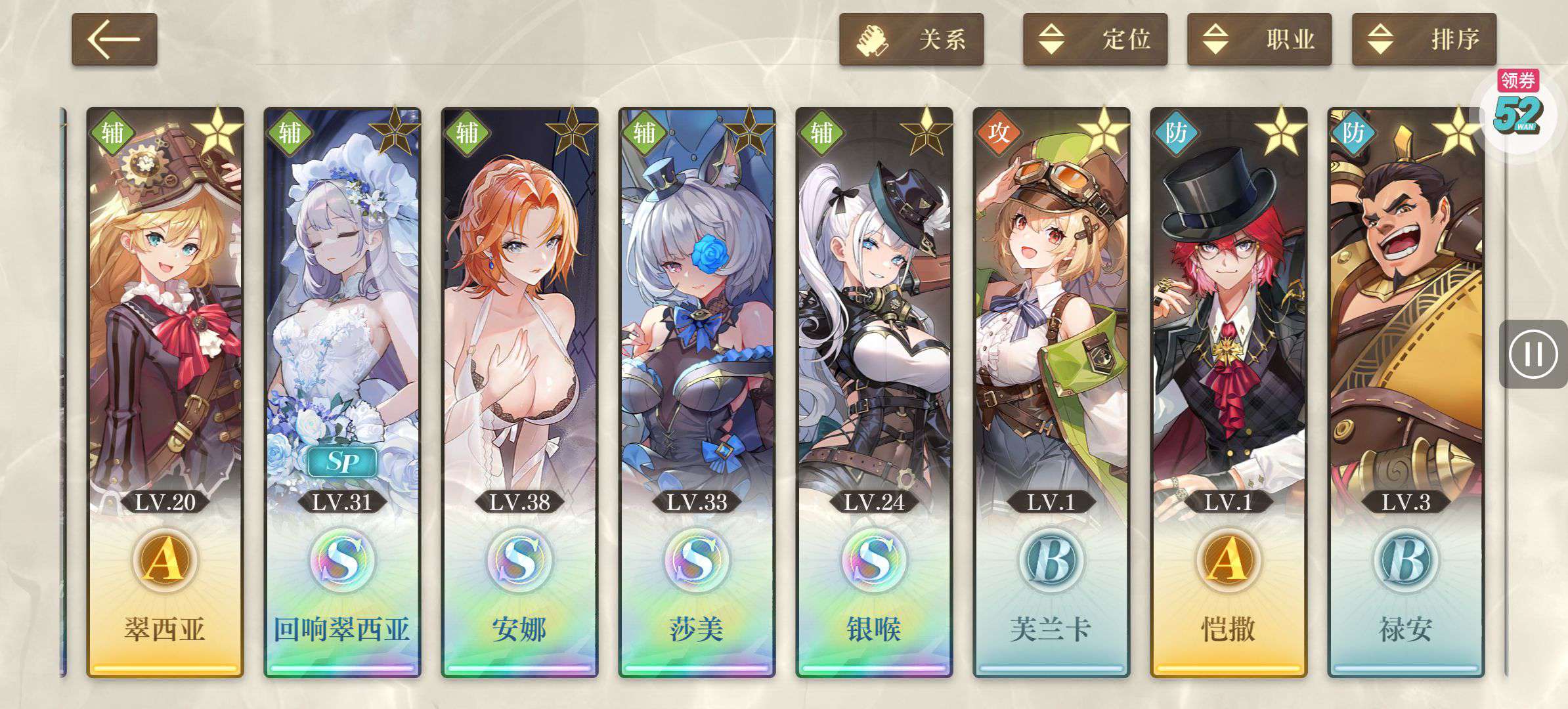
Task: Open the 排序 sort dropdown
Action: click(1424, 39)
